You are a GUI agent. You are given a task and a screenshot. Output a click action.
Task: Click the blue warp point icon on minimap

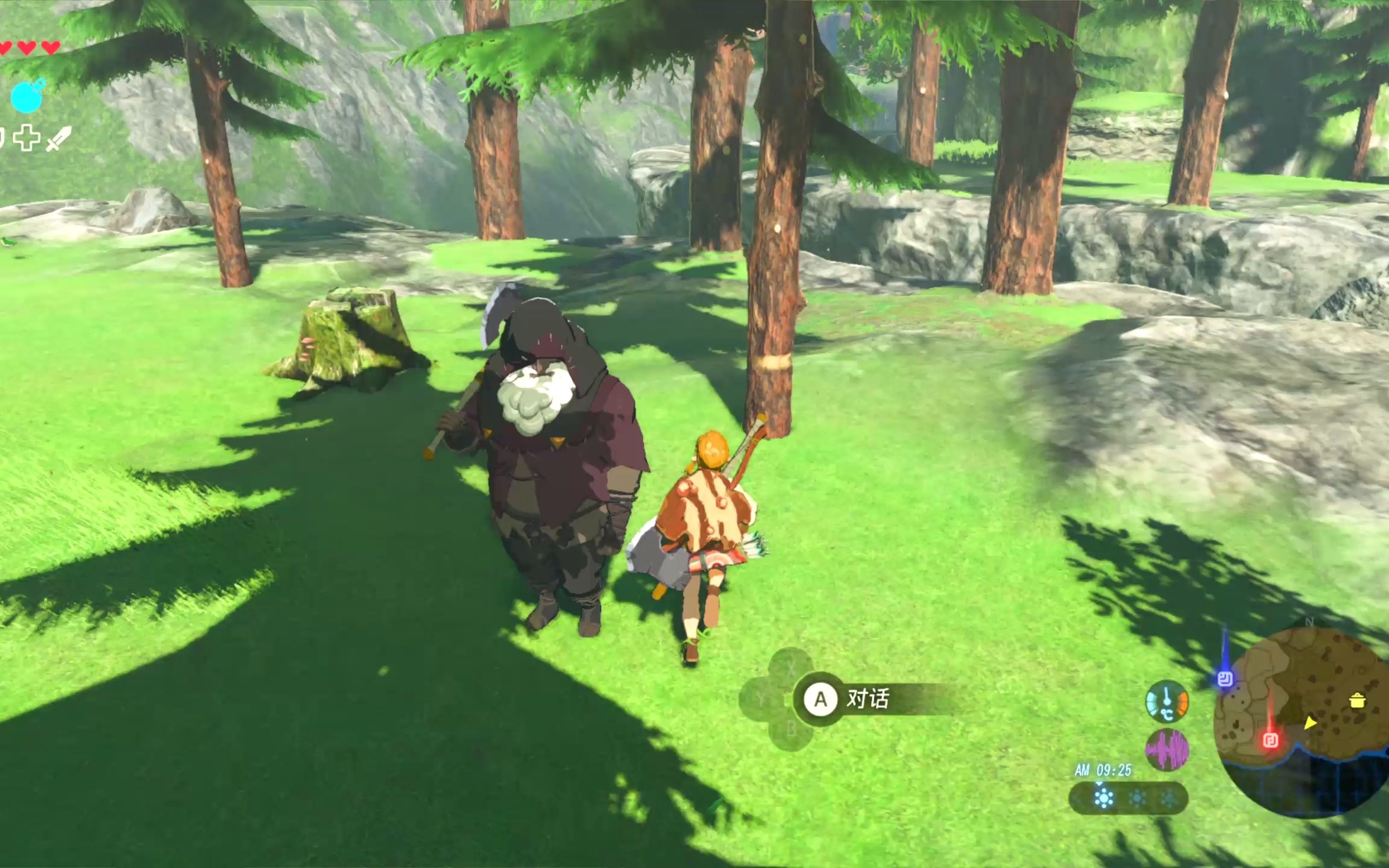(1226, 679)
